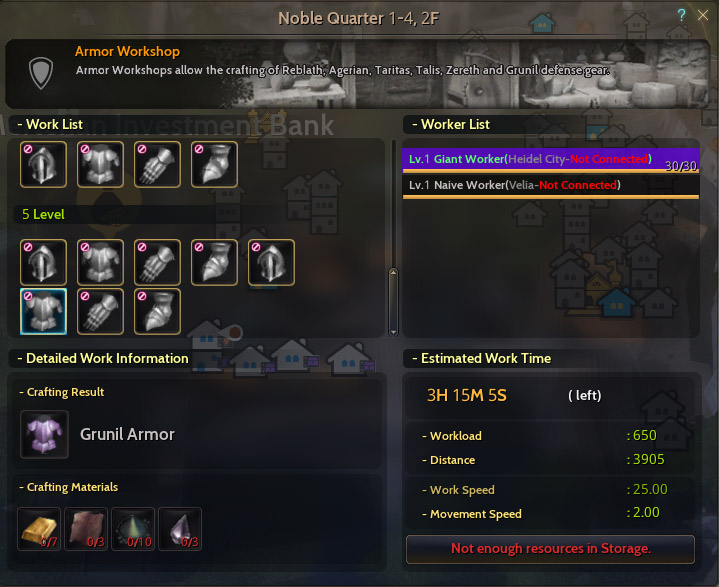Screen dimensions: 719x587
Task: Select the reddish hide material needing 0/3
Action: [x=87, y=529]
